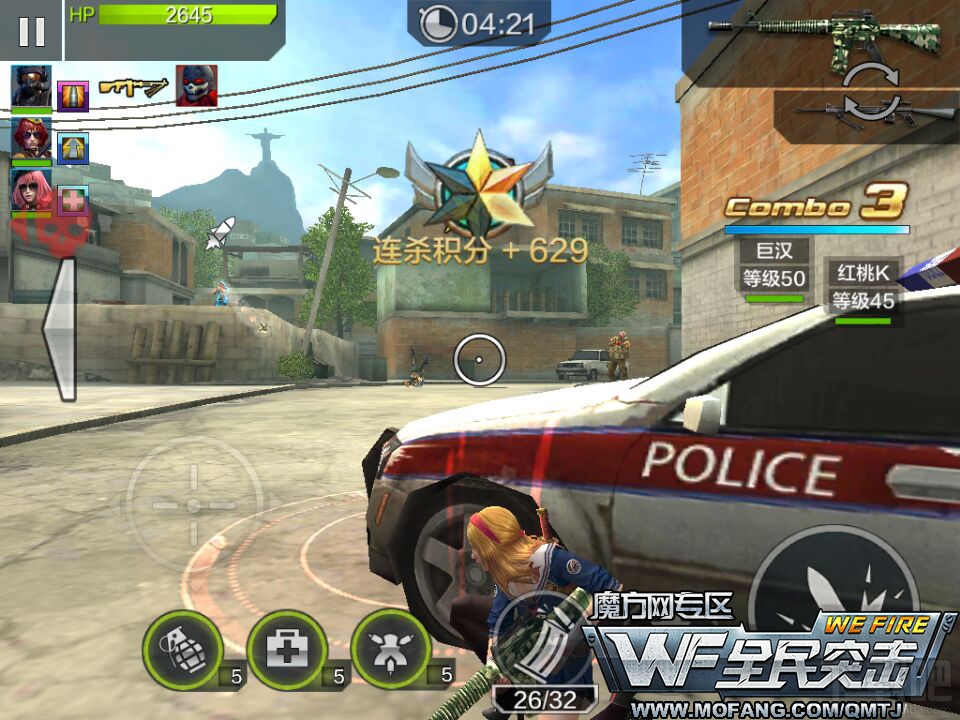Viewport: 960px width, 720px height.
Task: Tap the crosshair movement joystick
Action: [x=194, y=504]
